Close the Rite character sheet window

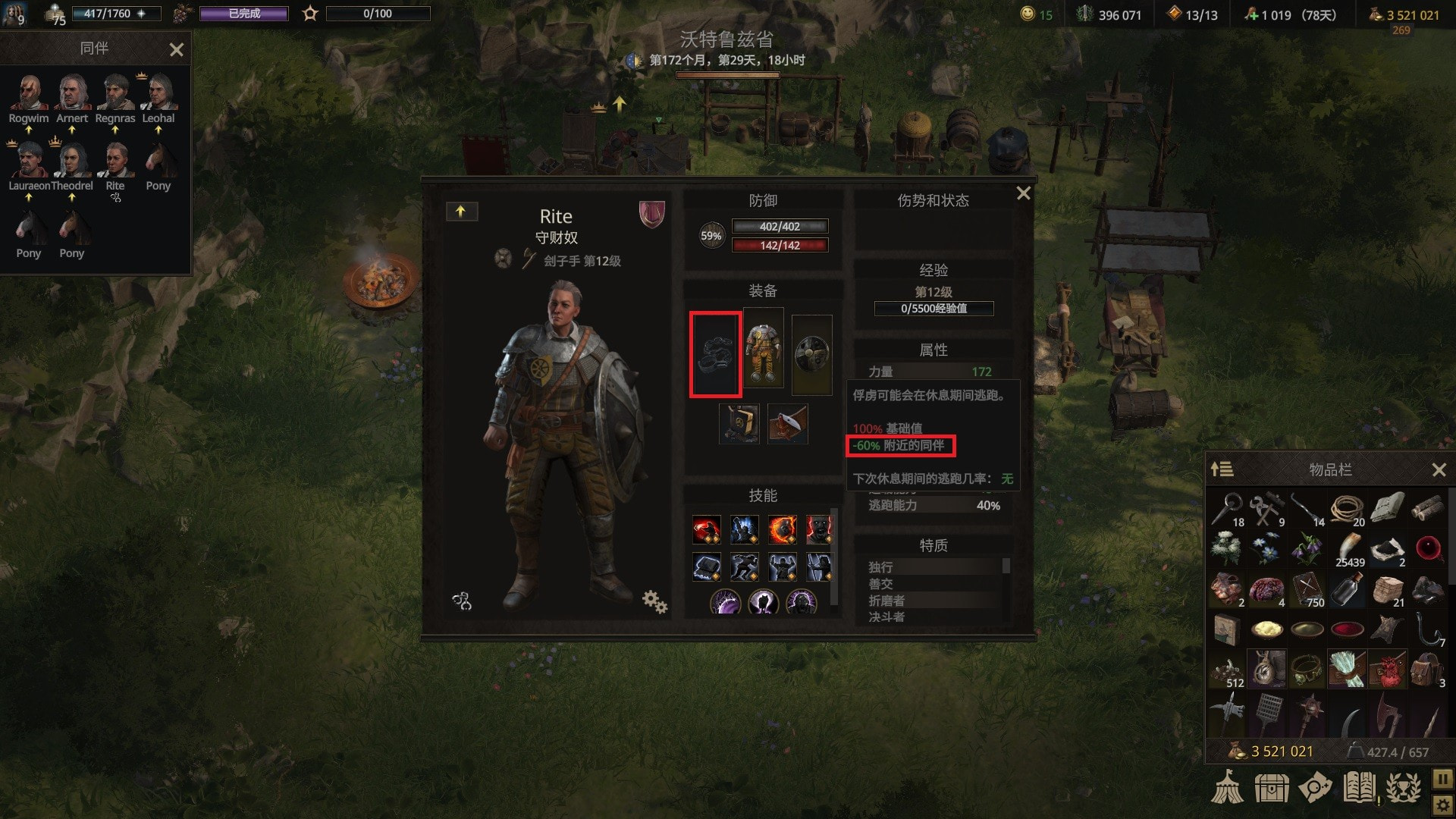(x=1023, y=193)
